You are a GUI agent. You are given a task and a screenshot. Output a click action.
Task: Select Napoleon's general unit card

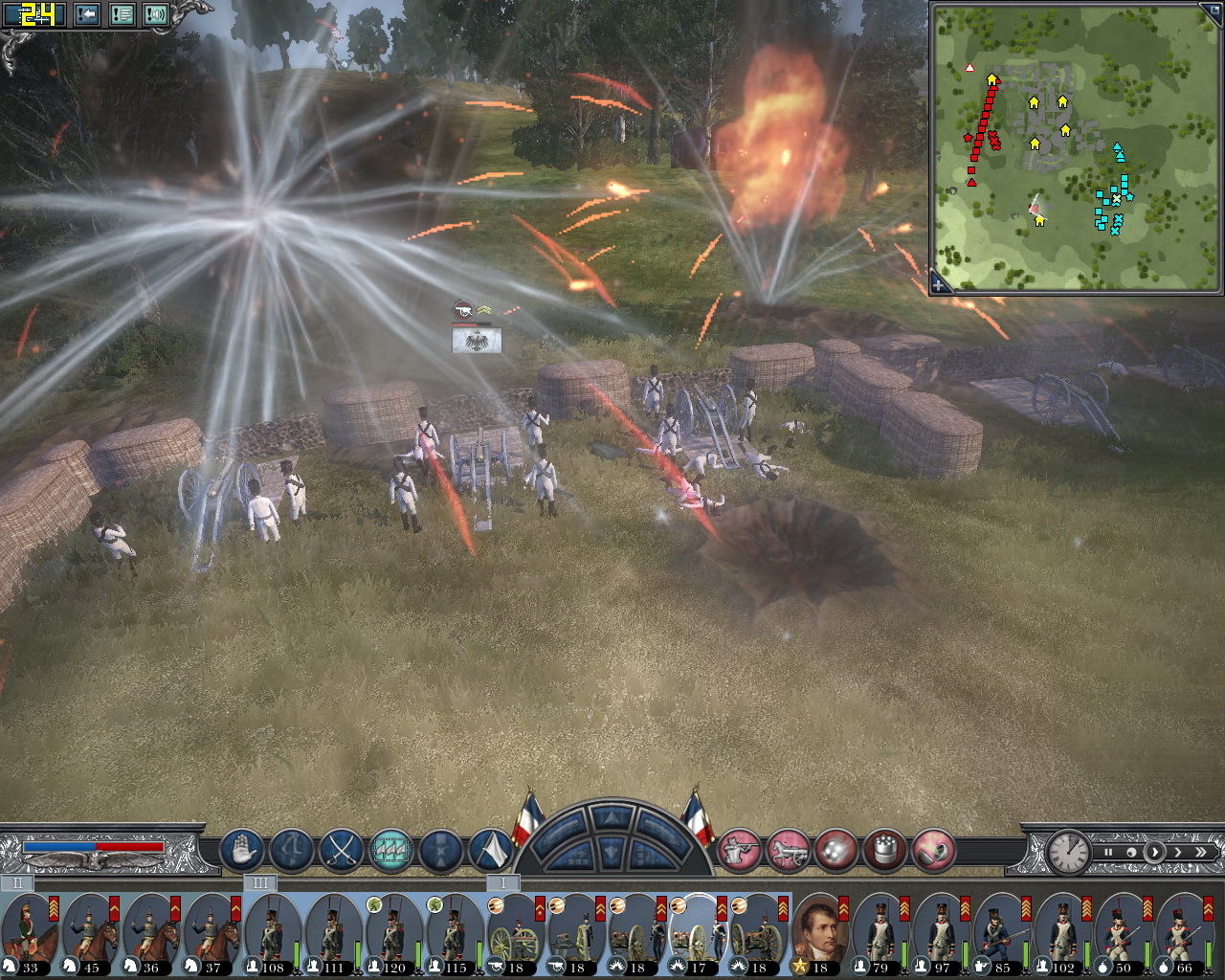820,933
